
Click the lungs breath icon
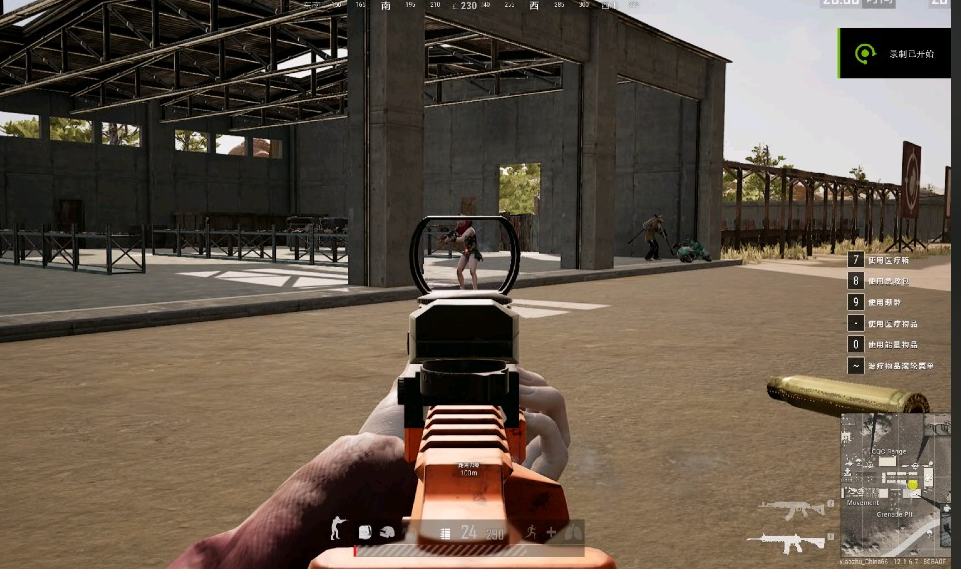pyautogui.click(x=574, y=533)
